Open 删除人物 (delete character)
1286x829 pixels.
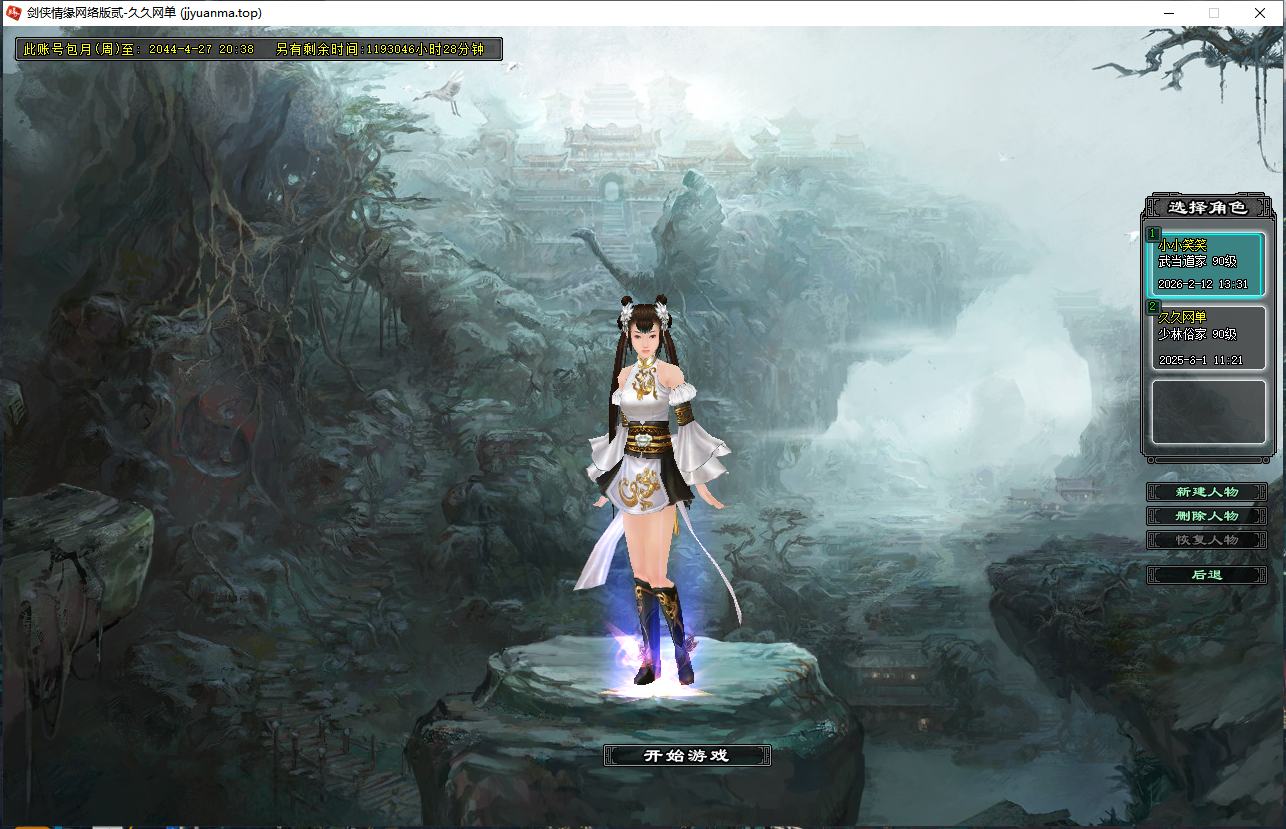point(1206,516)
